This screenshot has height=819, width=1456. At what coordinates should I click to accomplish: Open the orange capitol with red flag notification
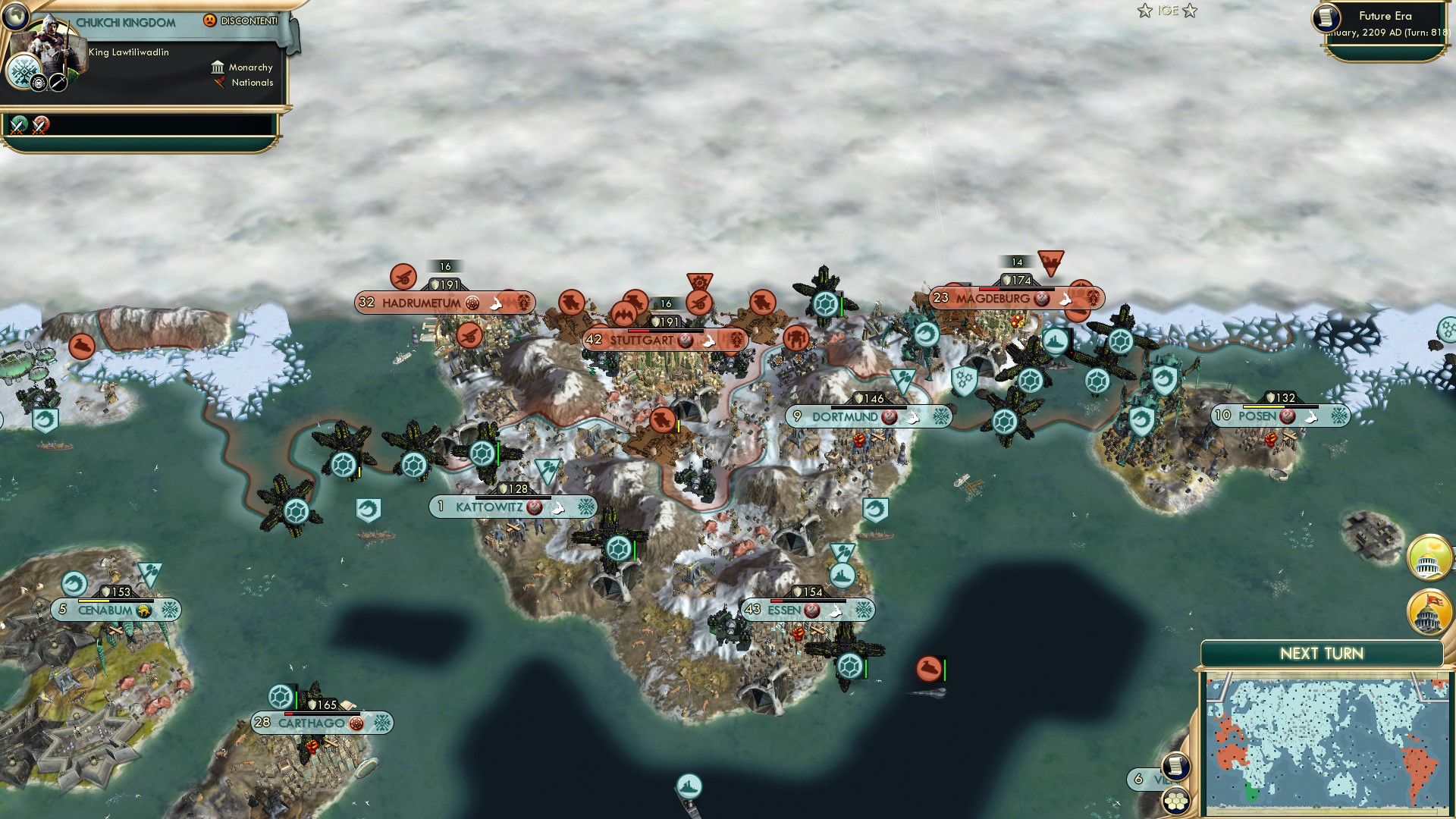[1429, 612]
